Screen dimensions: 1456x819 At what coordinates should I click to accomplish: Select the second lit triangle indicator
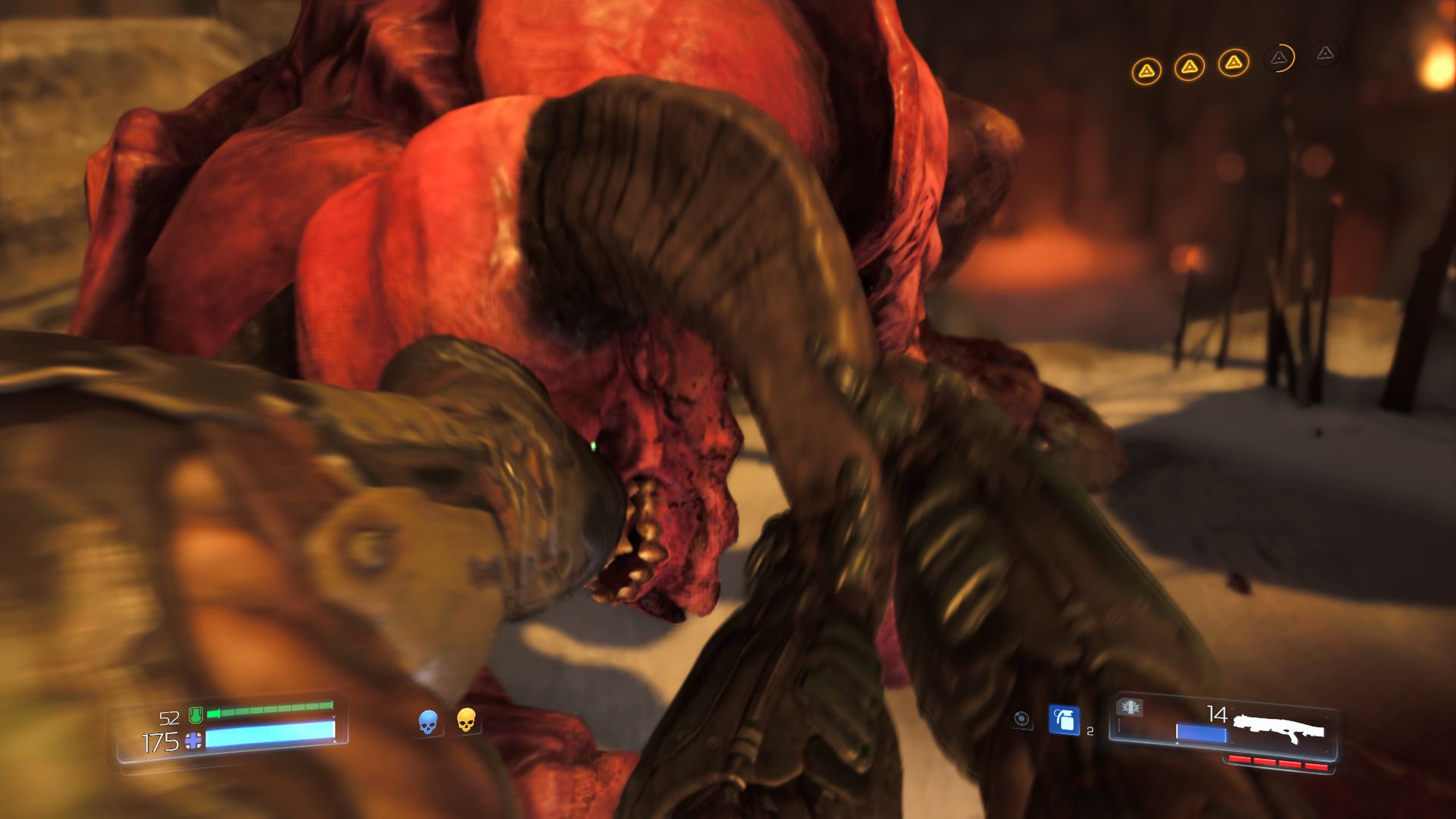pyautogui.click(x=1191, y=68)
